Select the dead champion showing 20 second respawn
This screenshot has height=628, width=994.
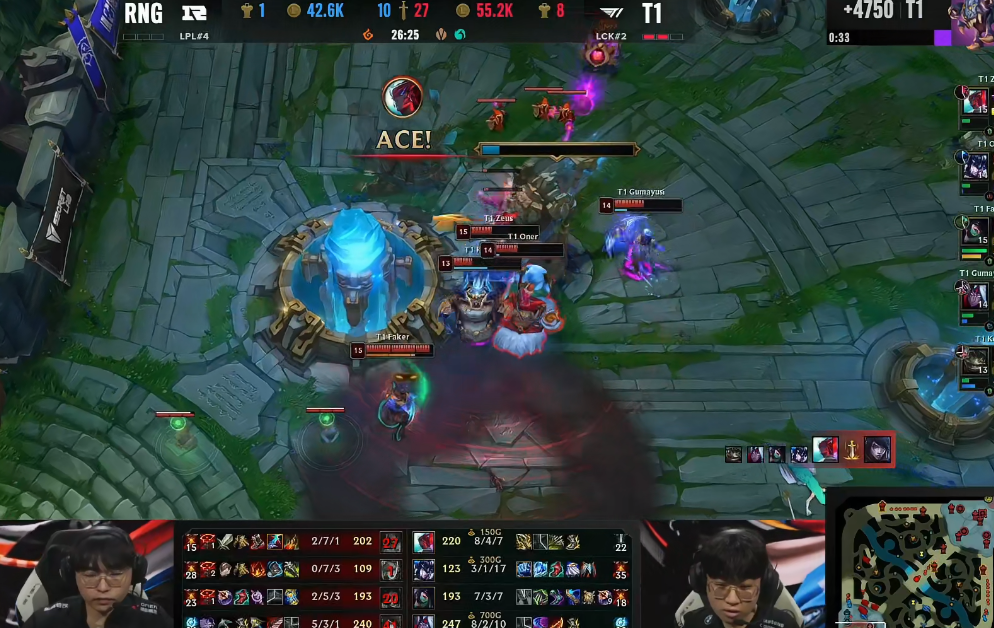point(391,597)
